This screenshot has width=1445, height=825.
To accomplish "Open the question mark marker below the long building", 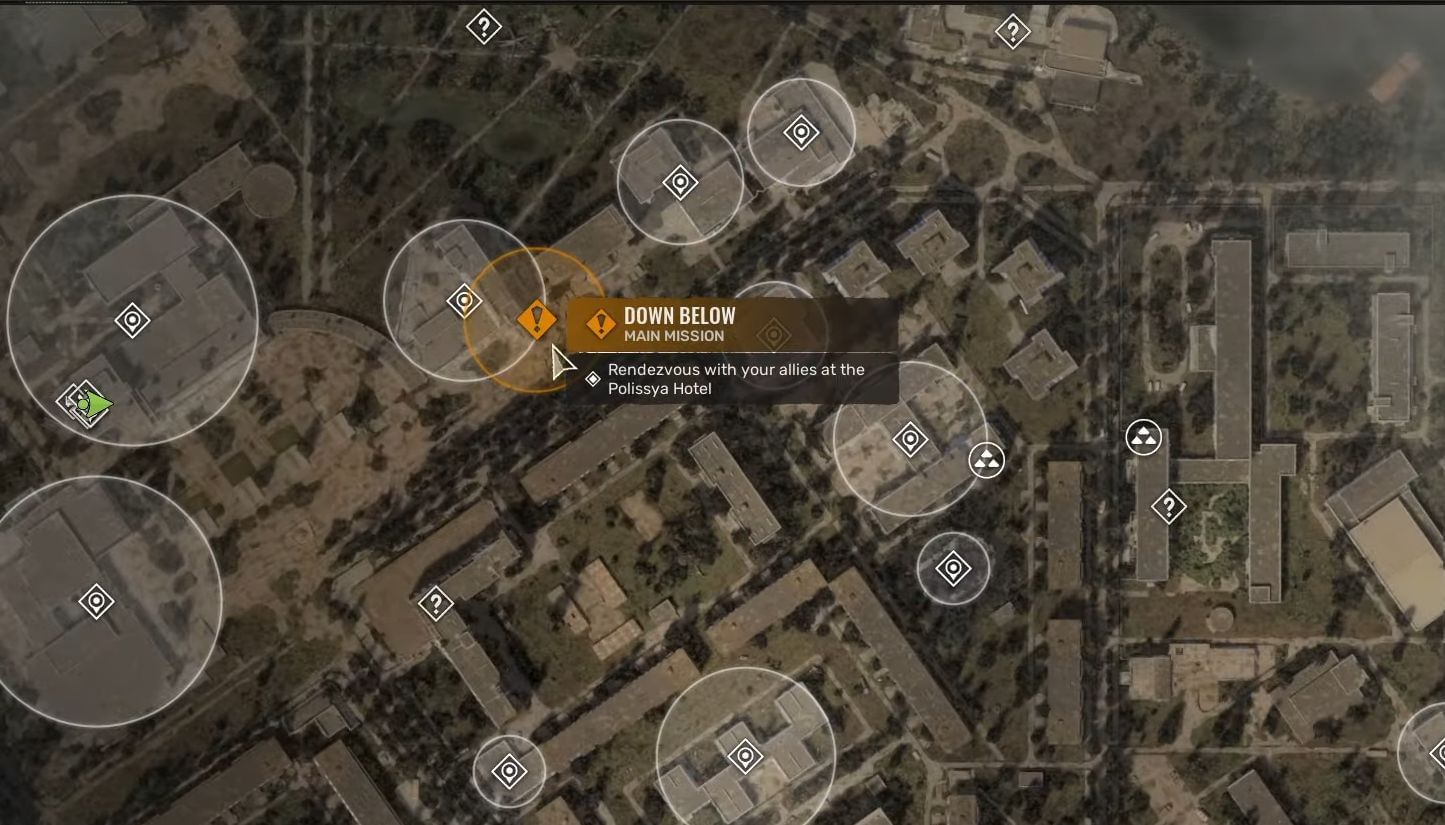I will 436,601.
